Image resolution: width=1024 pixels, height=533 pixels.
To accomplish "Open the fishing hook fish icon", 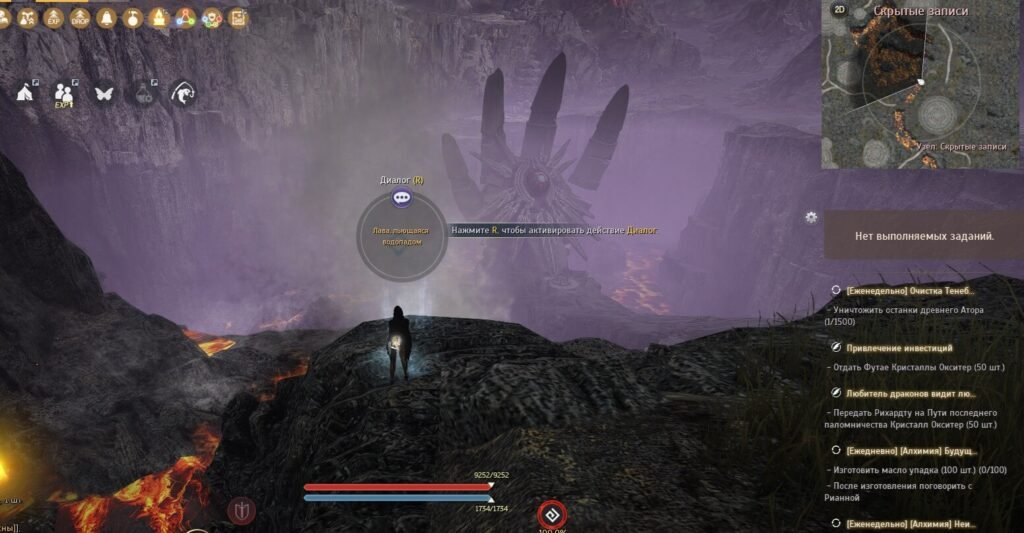I will pos(183,93).
